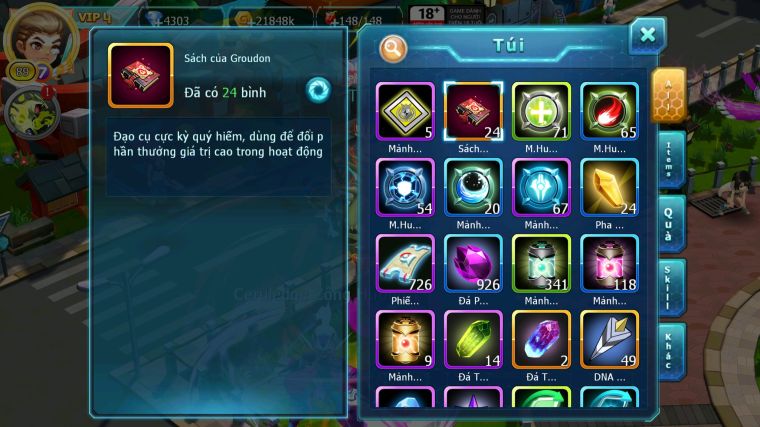Open the magnifier search in the bag
This screenshot has height=427, width=760.
[394, 47]
